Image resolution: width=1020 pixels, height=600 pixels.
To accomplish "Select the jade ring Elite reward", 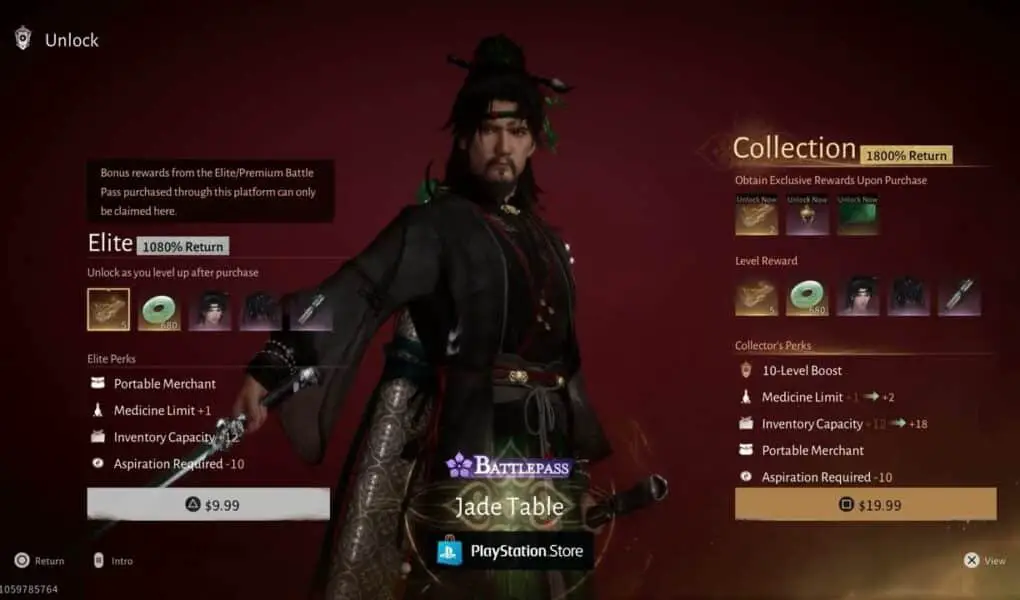I will click(x=159, y=310).
